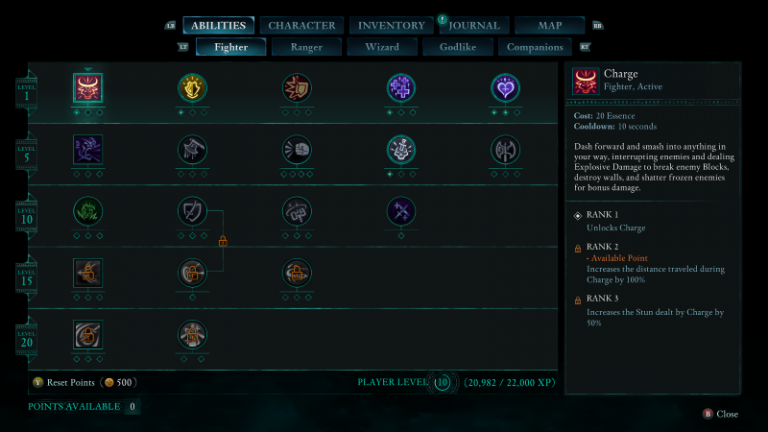Screen dimensions: 768x432
Task: Go to the Journal tab
Action: (474, 25)
